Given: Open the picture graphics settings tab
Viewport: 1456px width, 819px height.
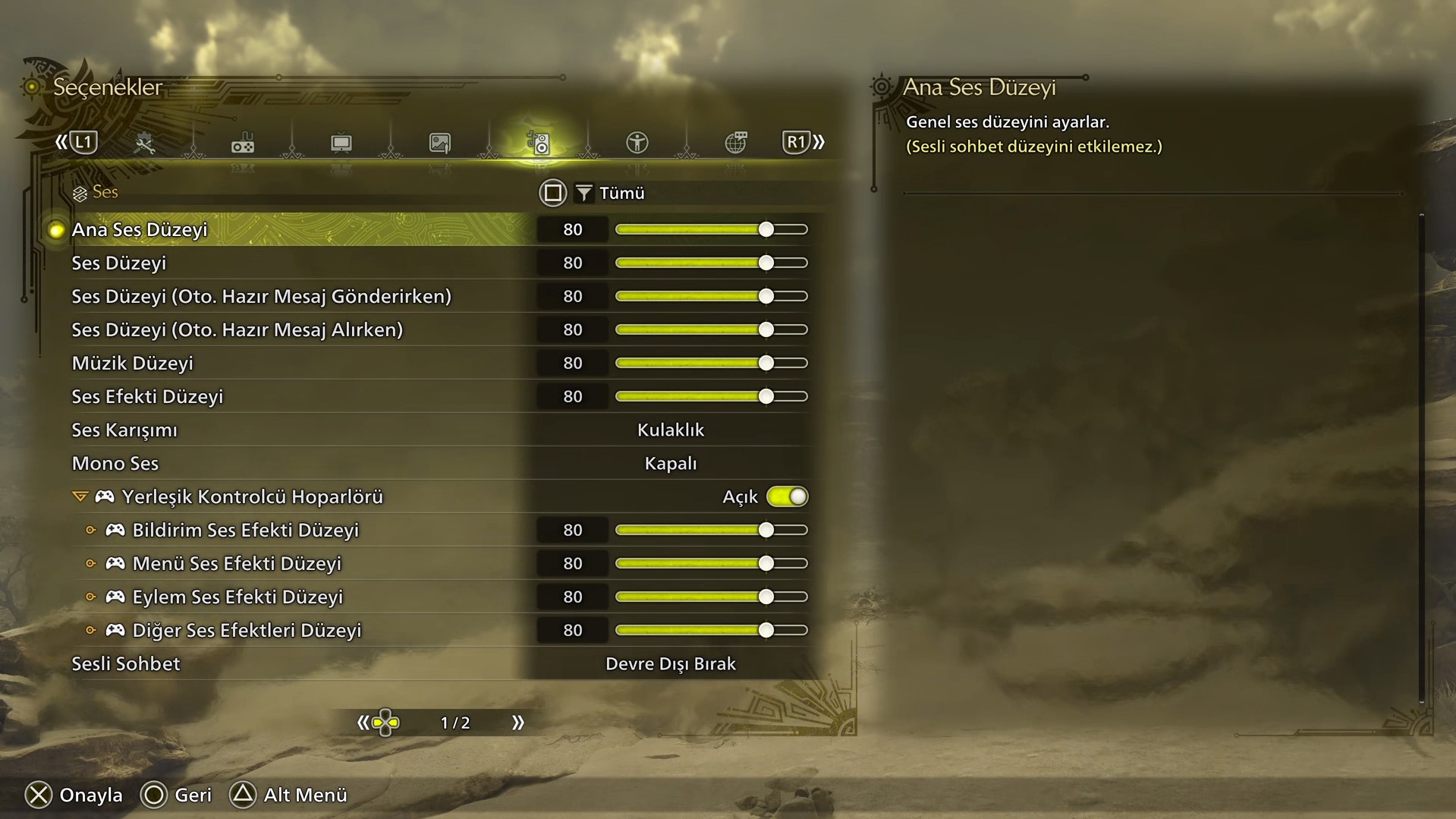Looking at the screenshot, I should point(440,143).
